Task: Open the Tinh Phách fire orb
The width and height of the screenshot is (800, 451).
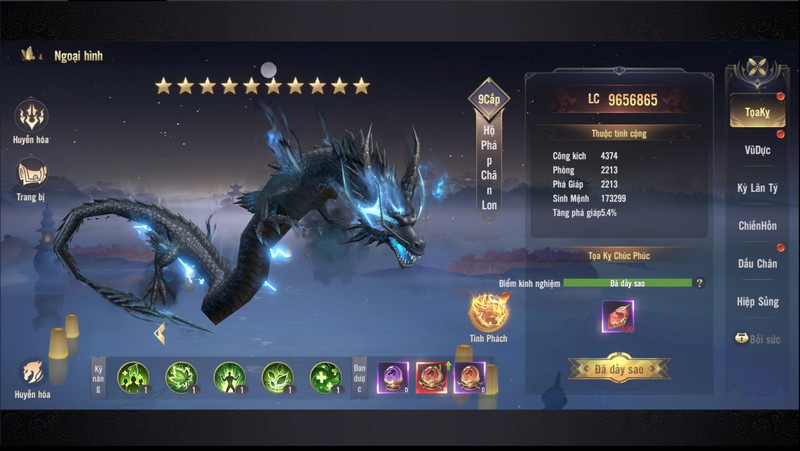Action: (x=488, y=313)
